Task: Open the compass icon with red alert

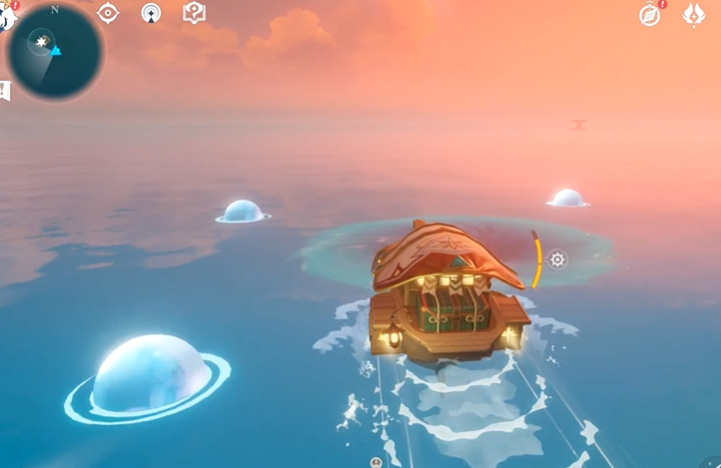Action: click(650, 14)
